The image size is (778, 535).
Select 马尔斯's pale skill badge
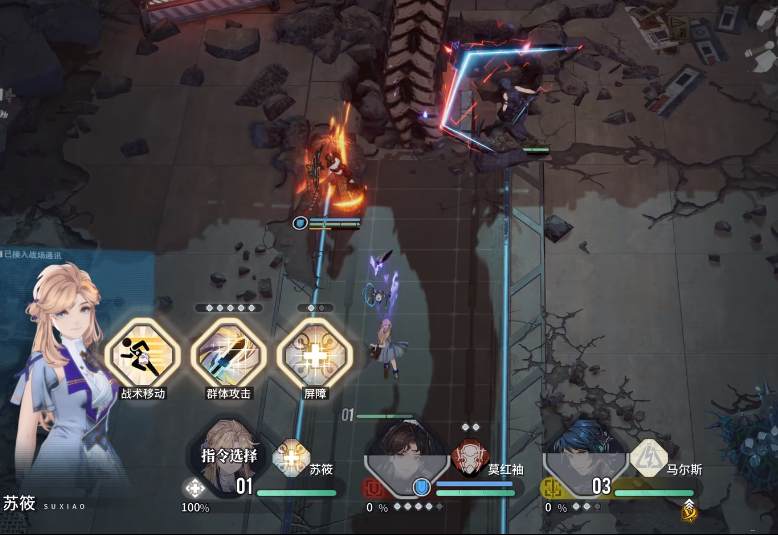coord(648,457)
